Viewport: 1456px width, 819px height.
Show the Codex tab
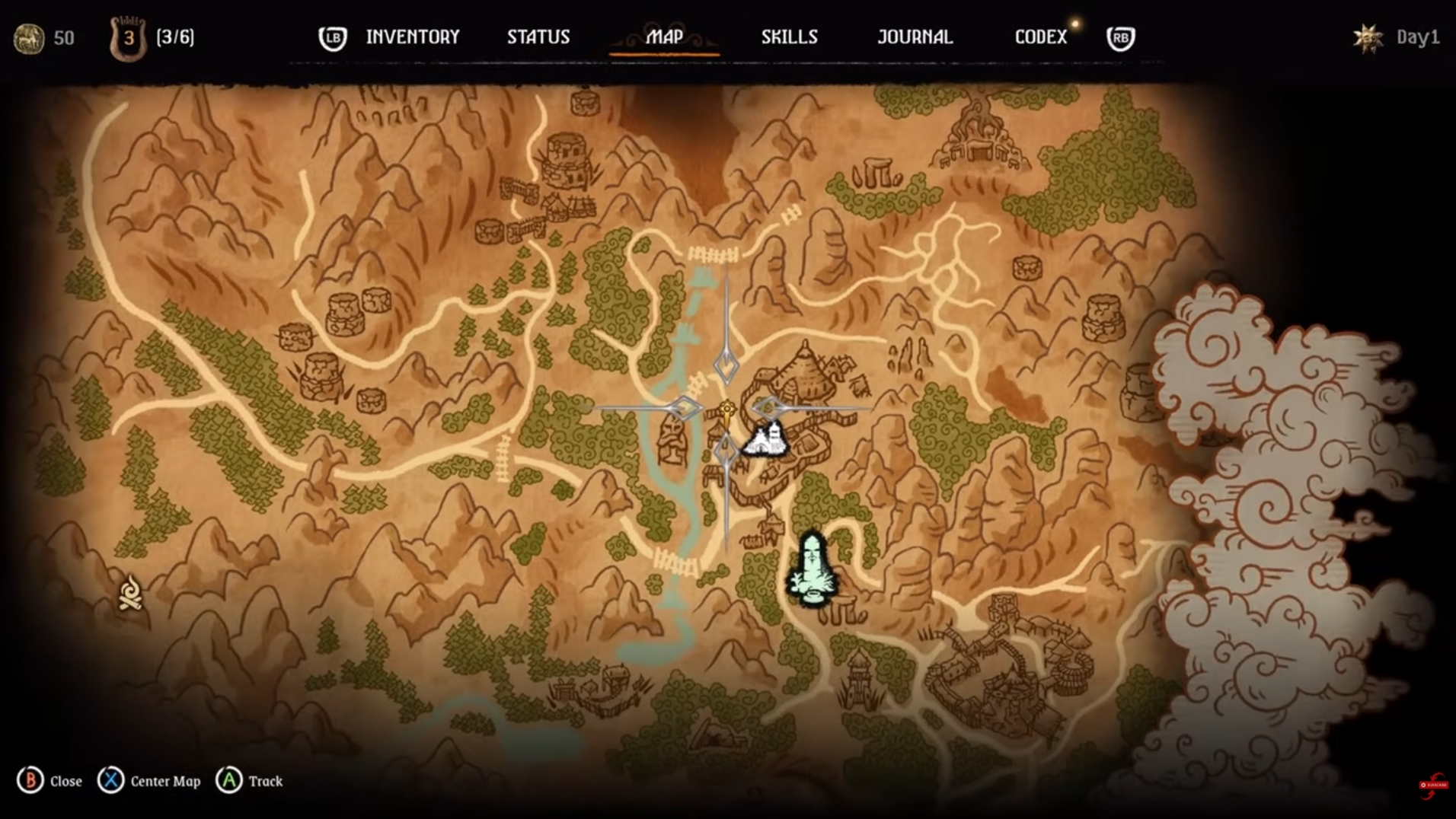[x=1040, y=37]
